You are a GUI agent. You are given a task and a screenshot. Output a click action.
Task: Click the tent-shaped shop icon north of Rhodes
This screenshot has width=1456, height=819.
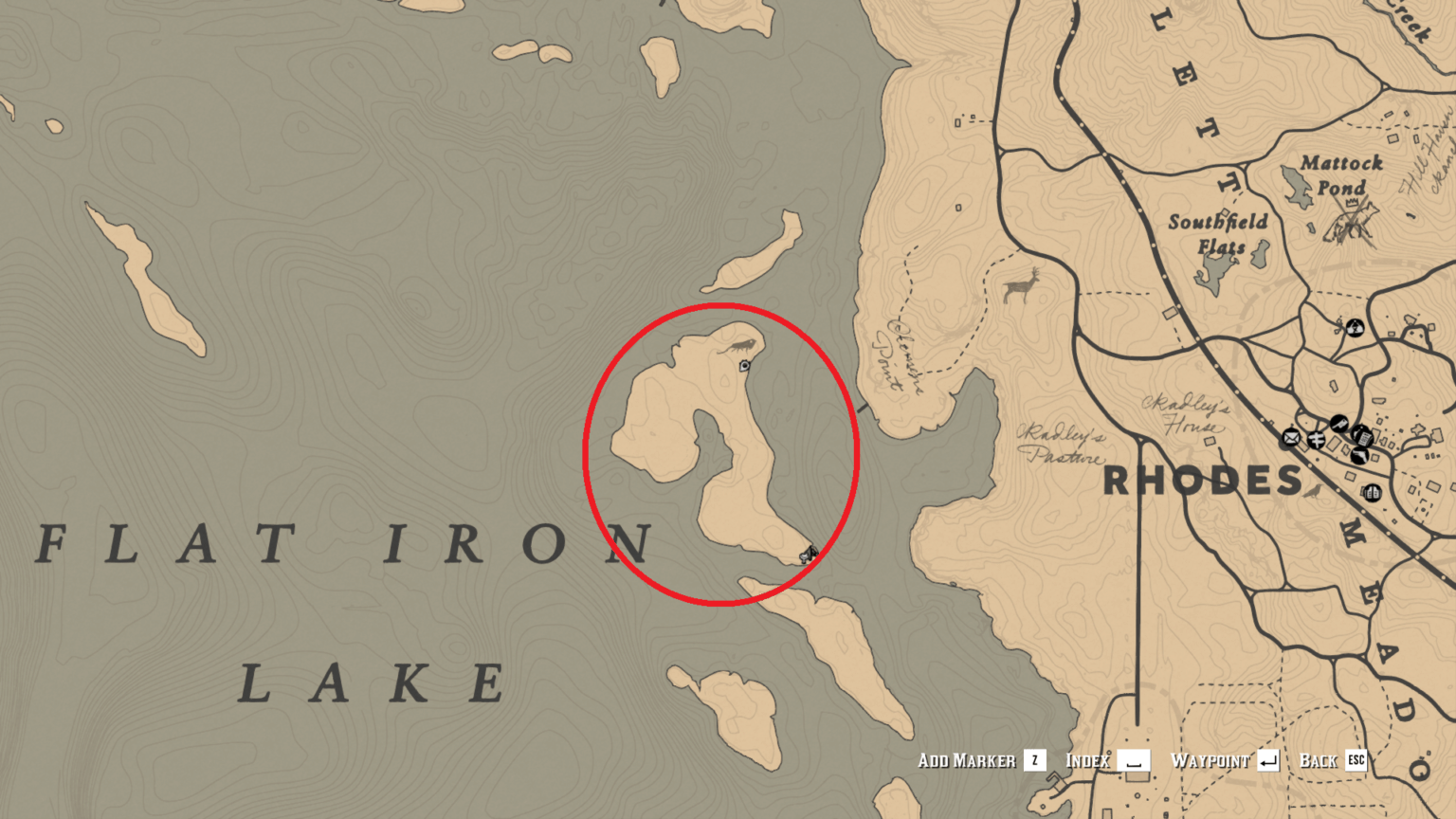pos(1356,328)
